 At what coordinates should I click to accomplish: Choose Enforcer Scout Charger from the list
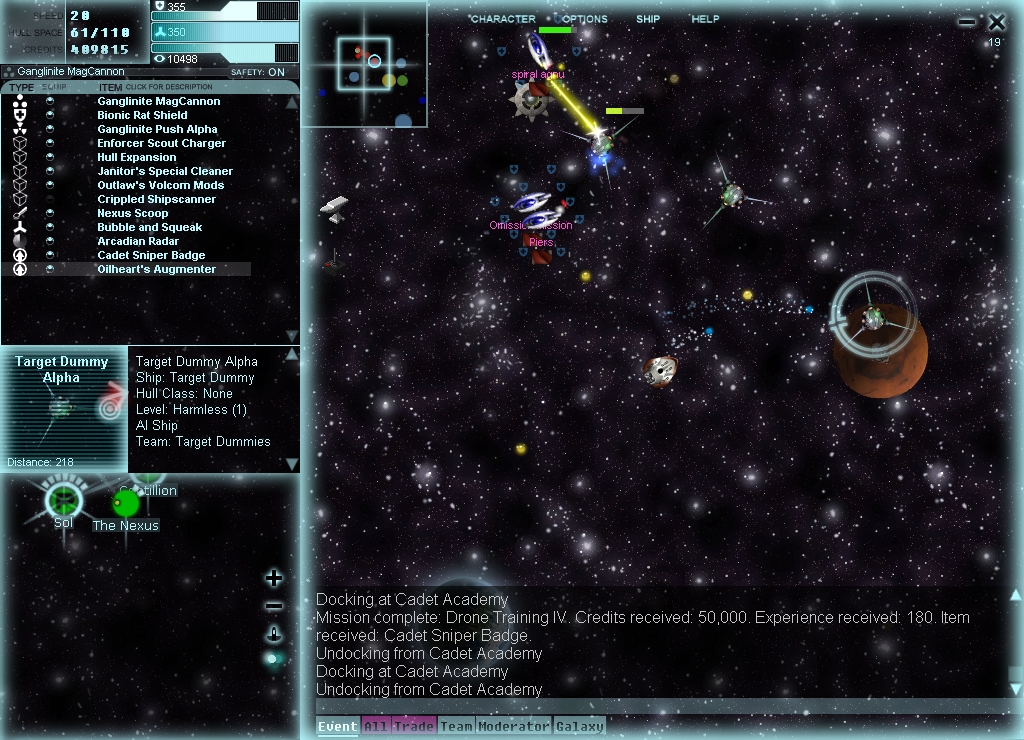point(161,143)
